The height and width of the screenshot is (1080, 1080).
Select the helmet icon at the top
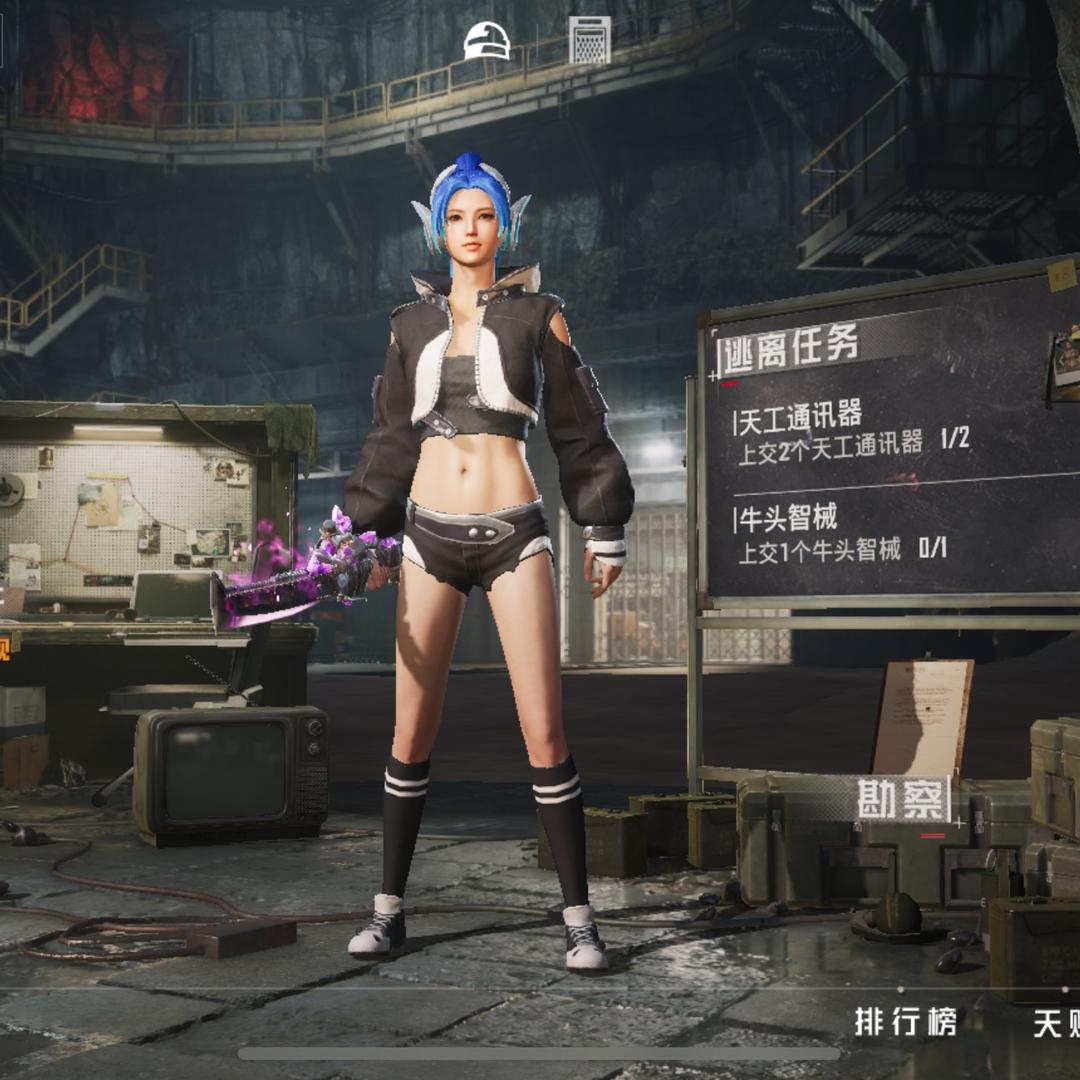click(487, 41)
